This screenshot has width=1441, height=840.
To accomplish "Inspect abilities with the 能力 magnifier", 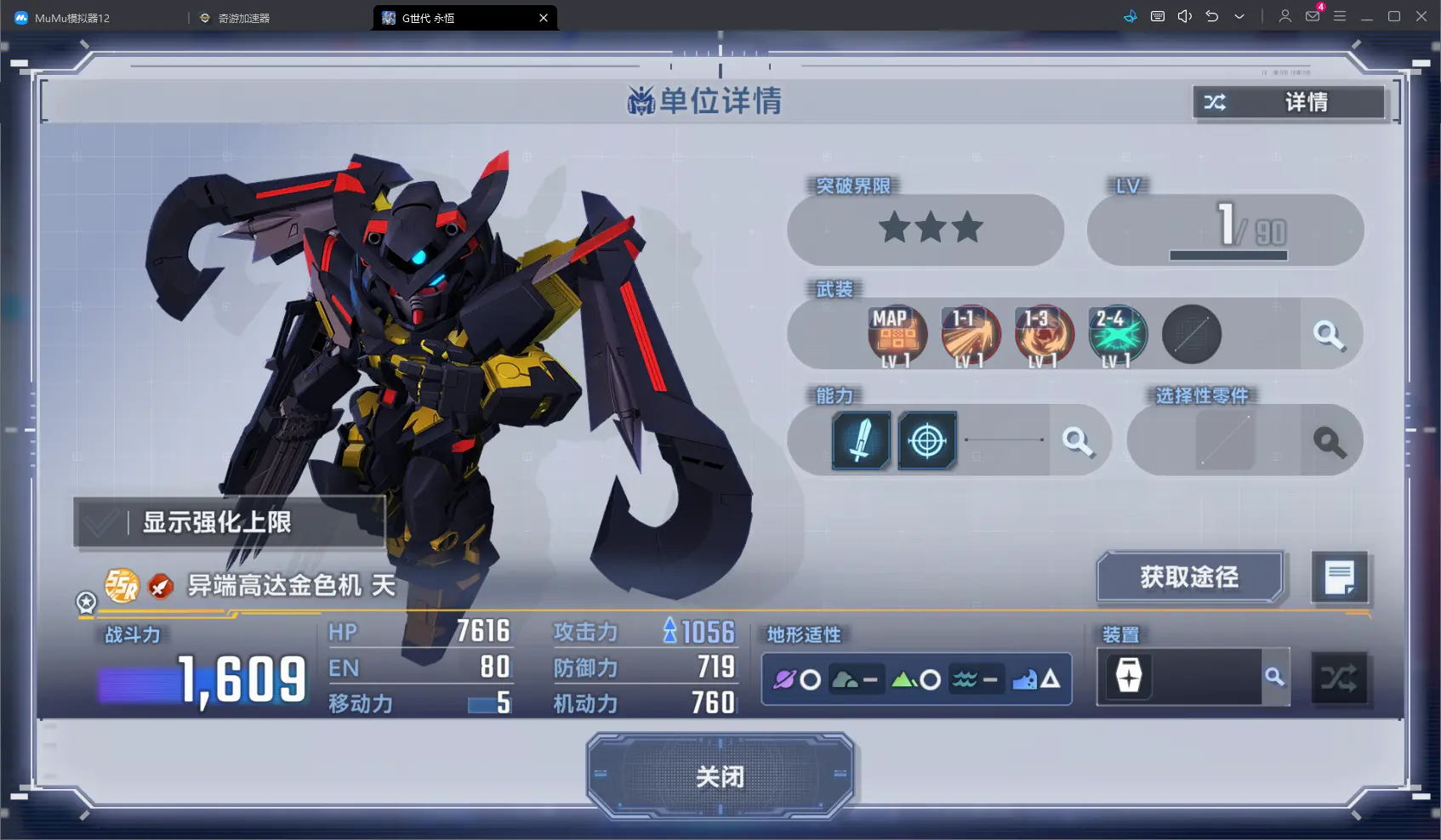I will pos(1077,440).
